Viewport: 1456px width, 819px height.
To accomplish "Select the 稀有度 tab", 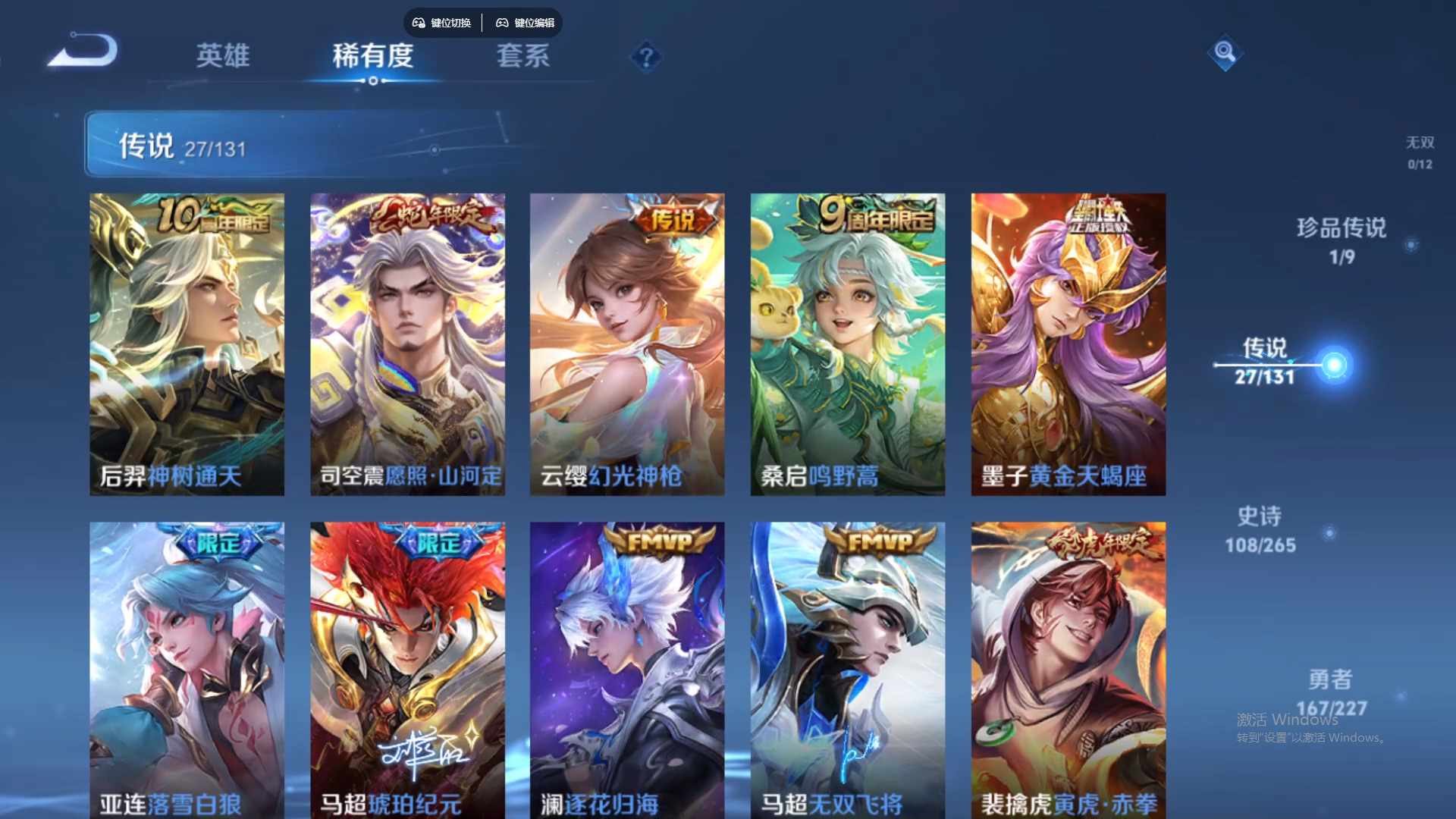I will click(373, 57).
